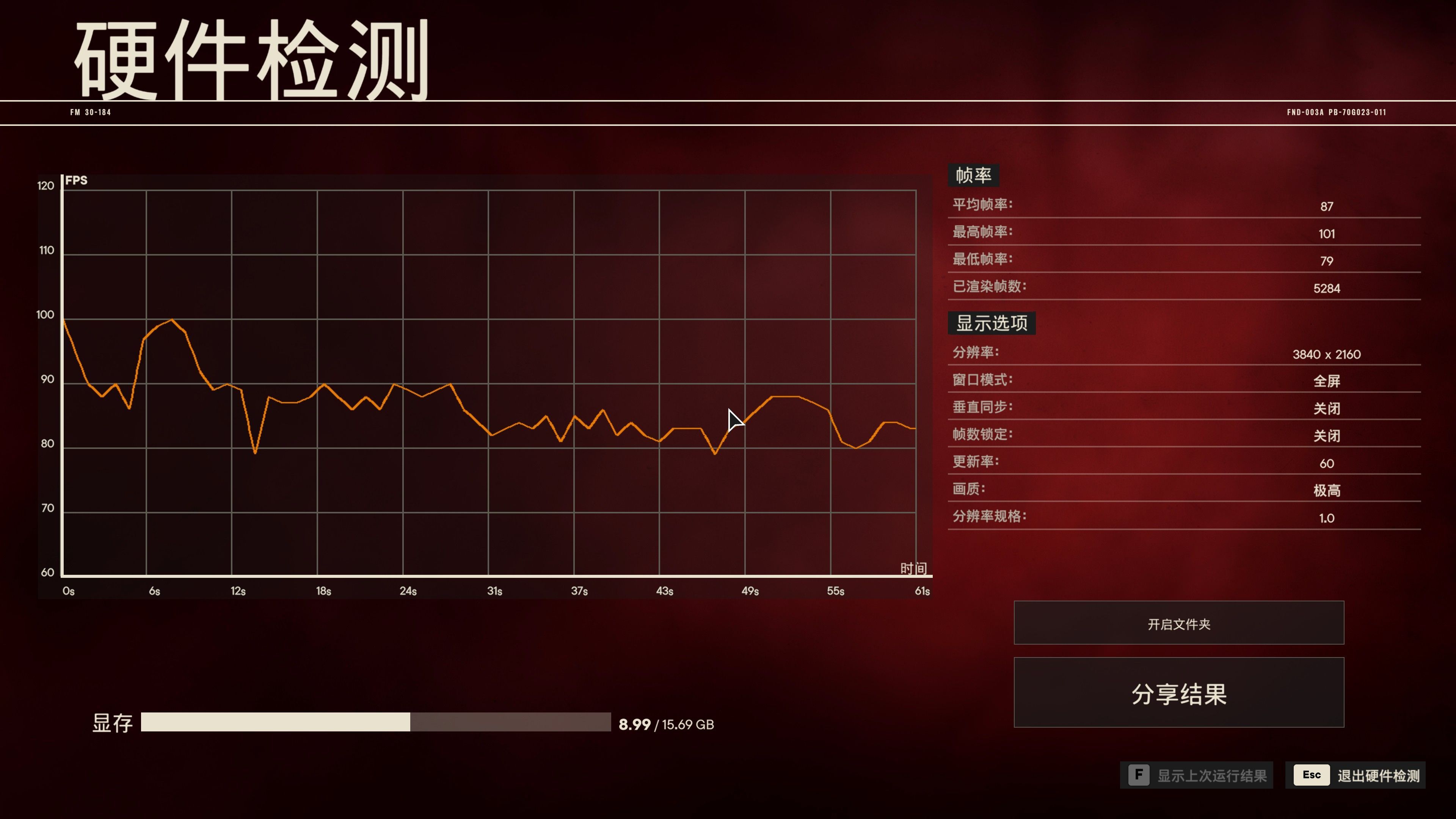Click the FPS axis label on the chart
Screen dimensions: 1456x819
point(76,181)
